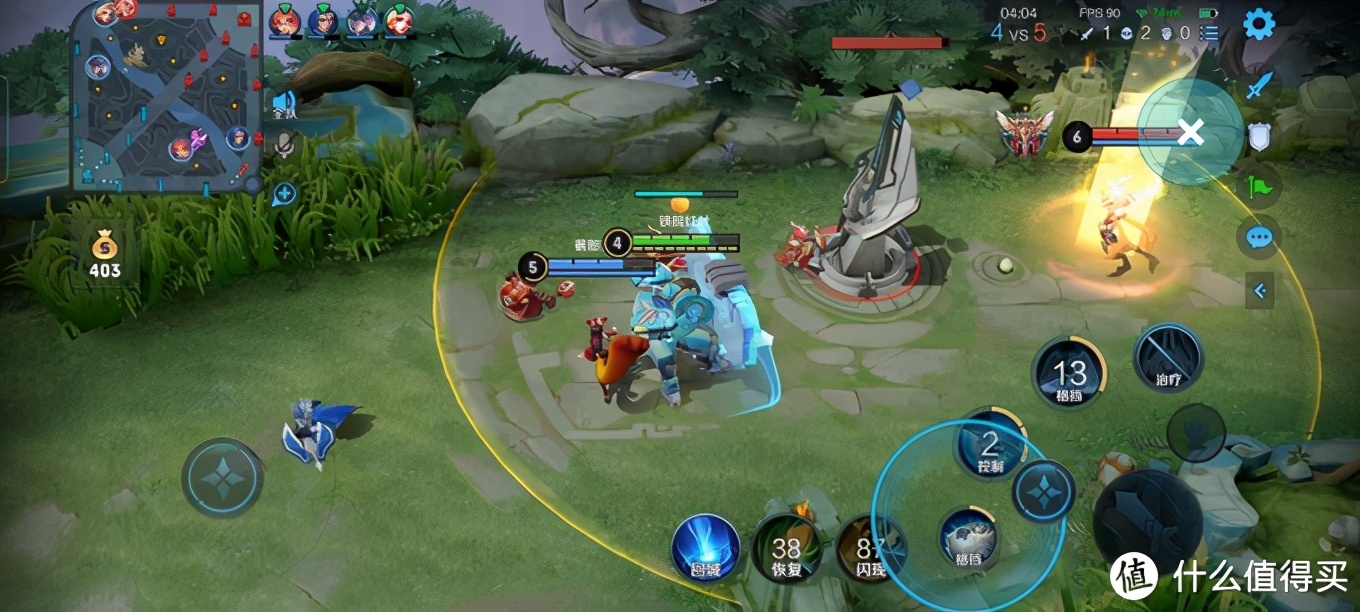Tap the basic attack button

[1146, 520]
